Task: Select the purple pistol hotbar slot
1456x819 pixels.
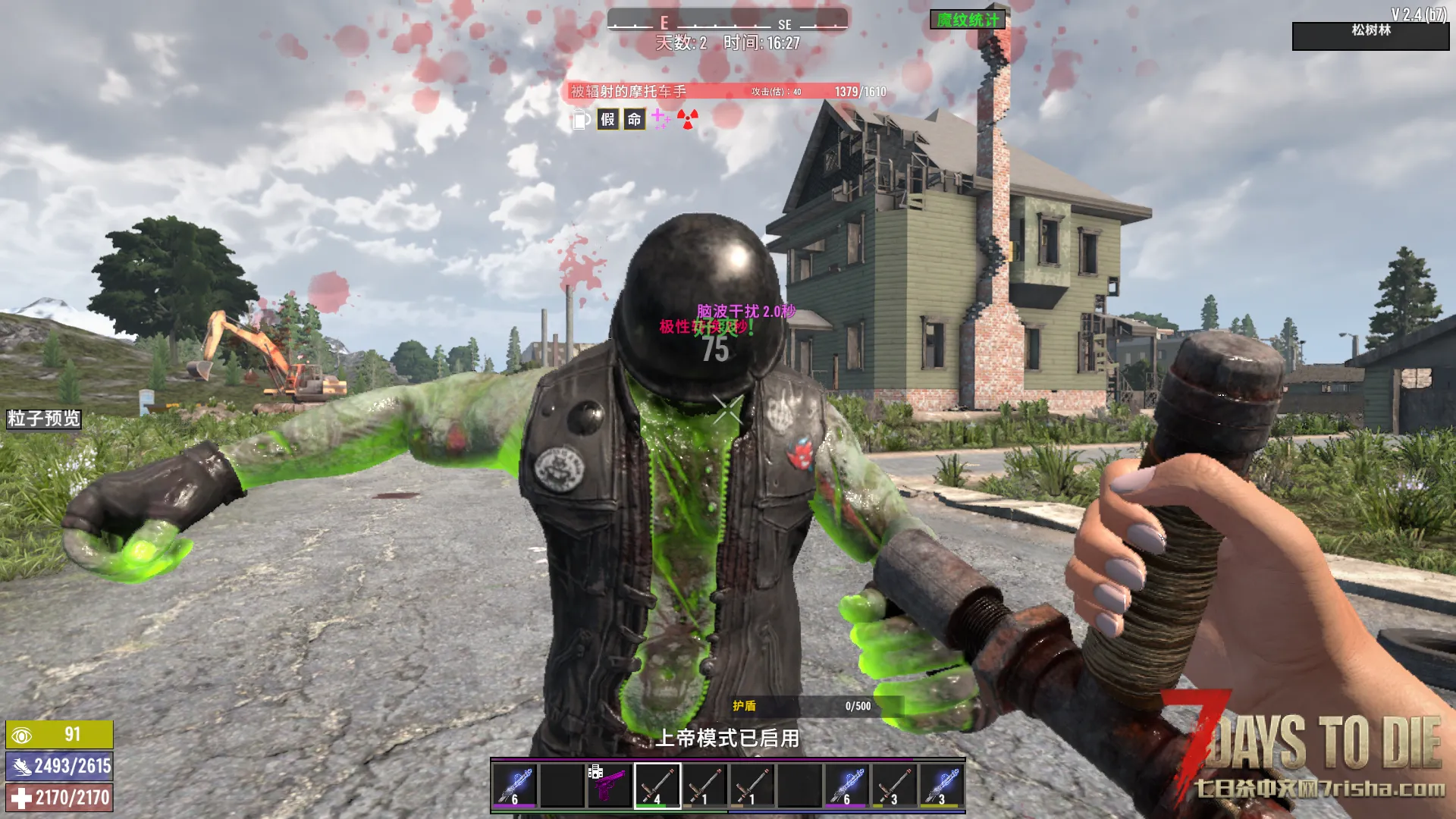Action: point(609,785)
